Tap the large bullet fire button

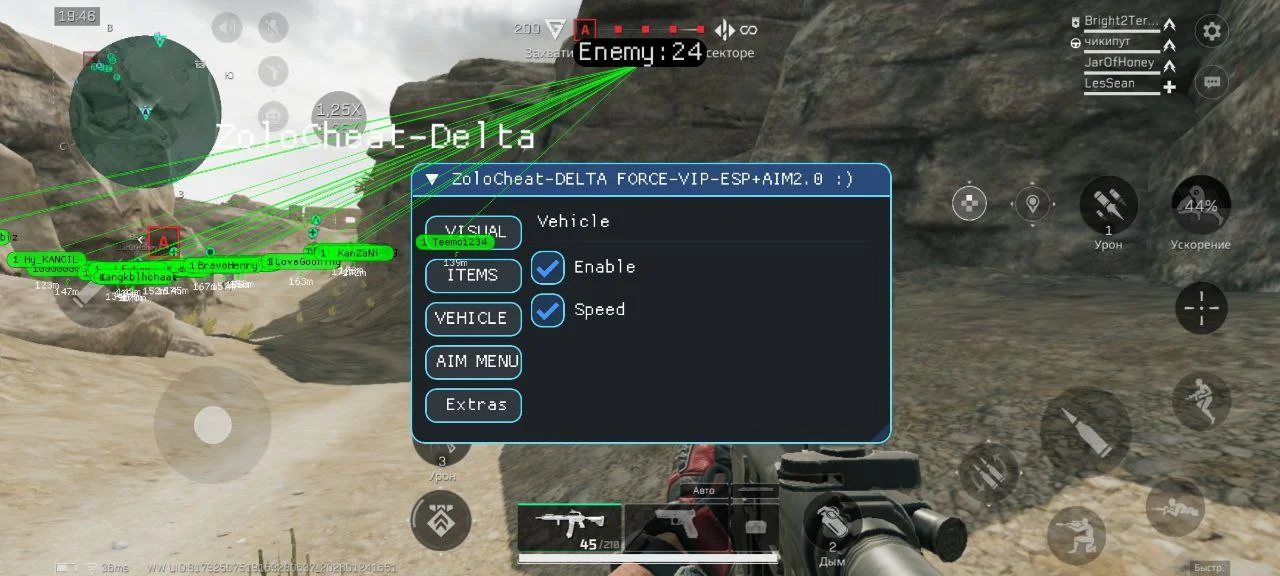[x=1085, y=430]
